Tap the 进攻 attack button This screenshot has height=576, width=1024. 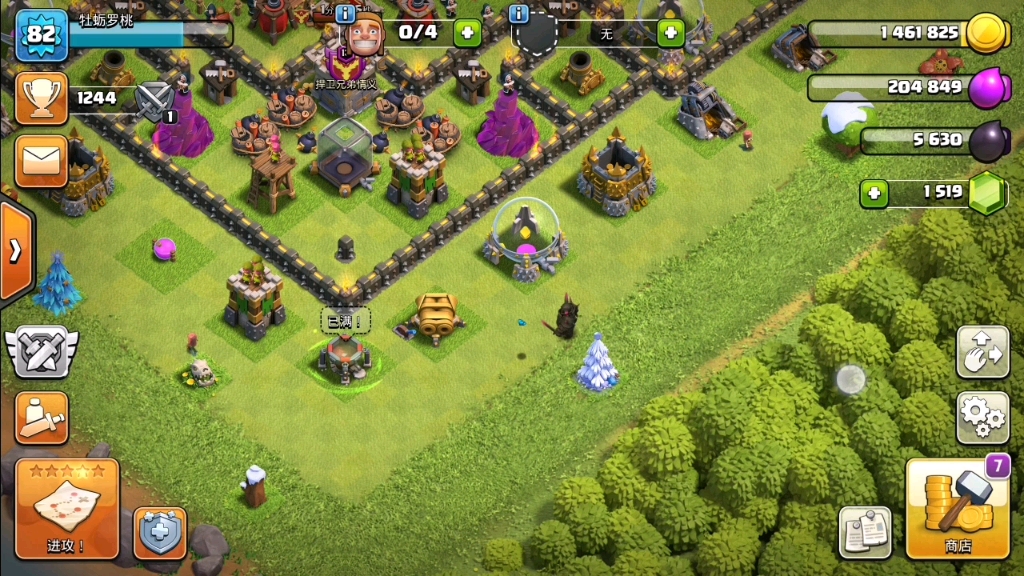(x=67, y=508)
